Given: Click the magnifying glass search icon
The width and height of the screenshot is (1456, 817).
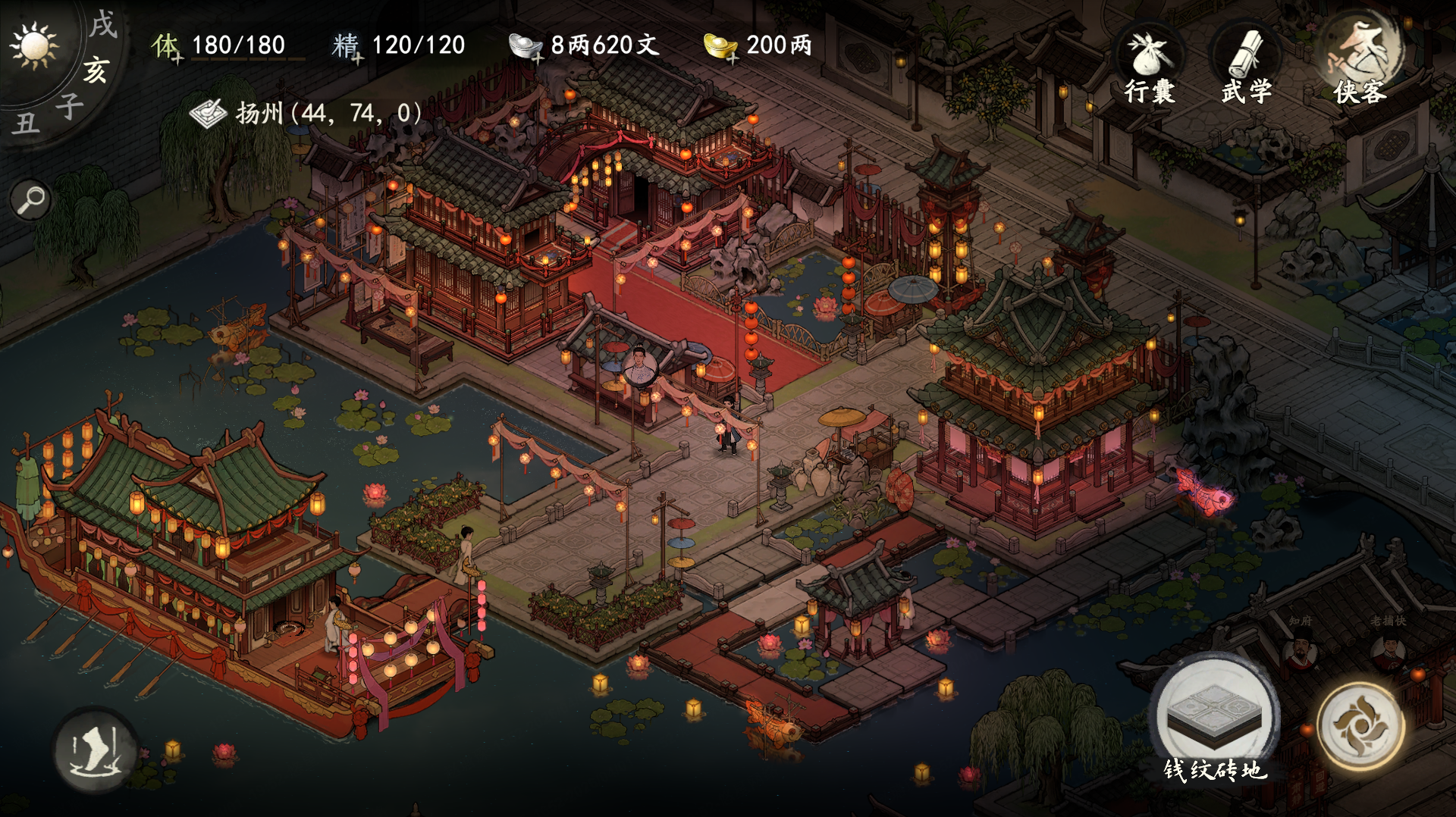Looking at the screenshot, I should (31, 201).
